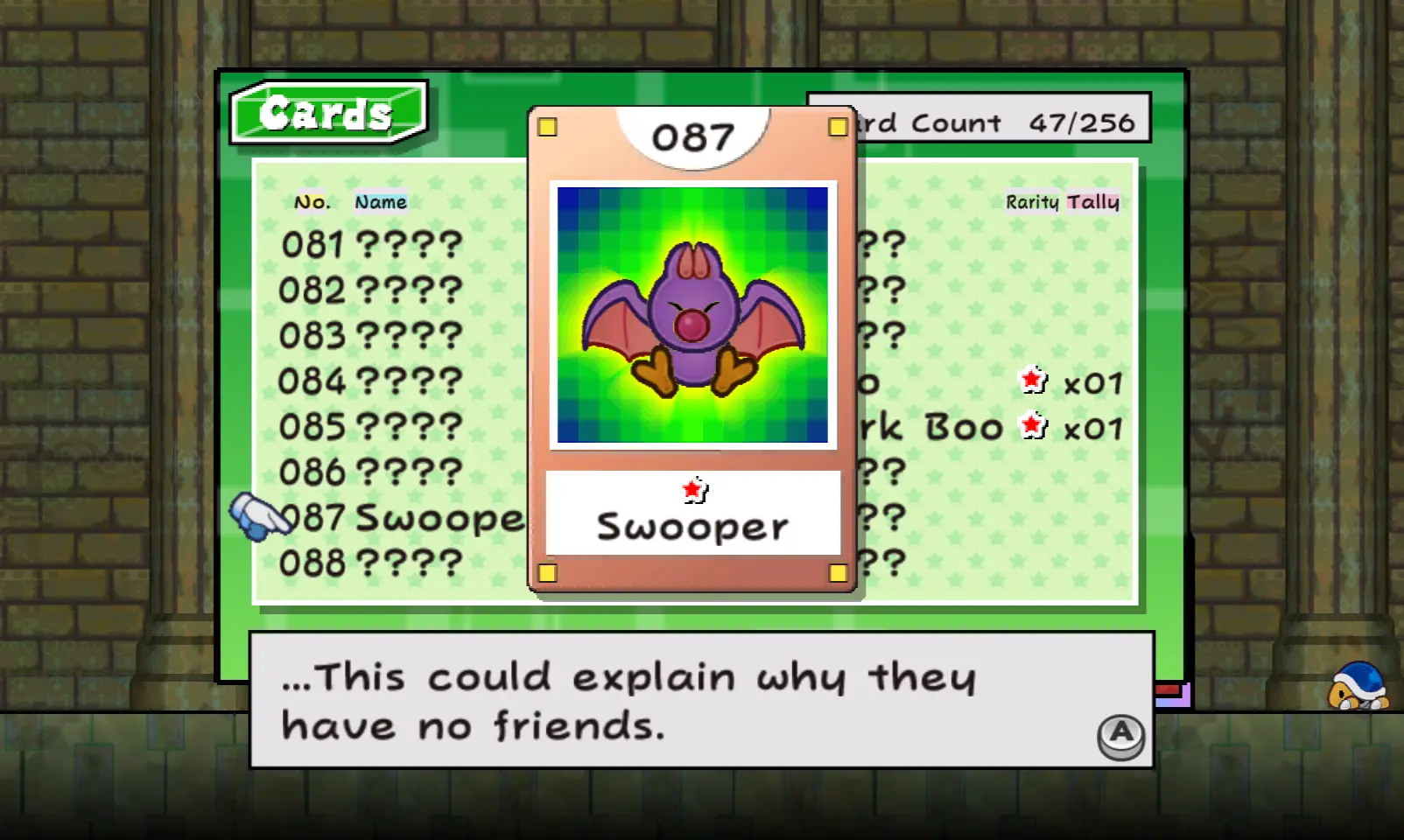
Task: Select card row 082
Action: tap(371, 290)
